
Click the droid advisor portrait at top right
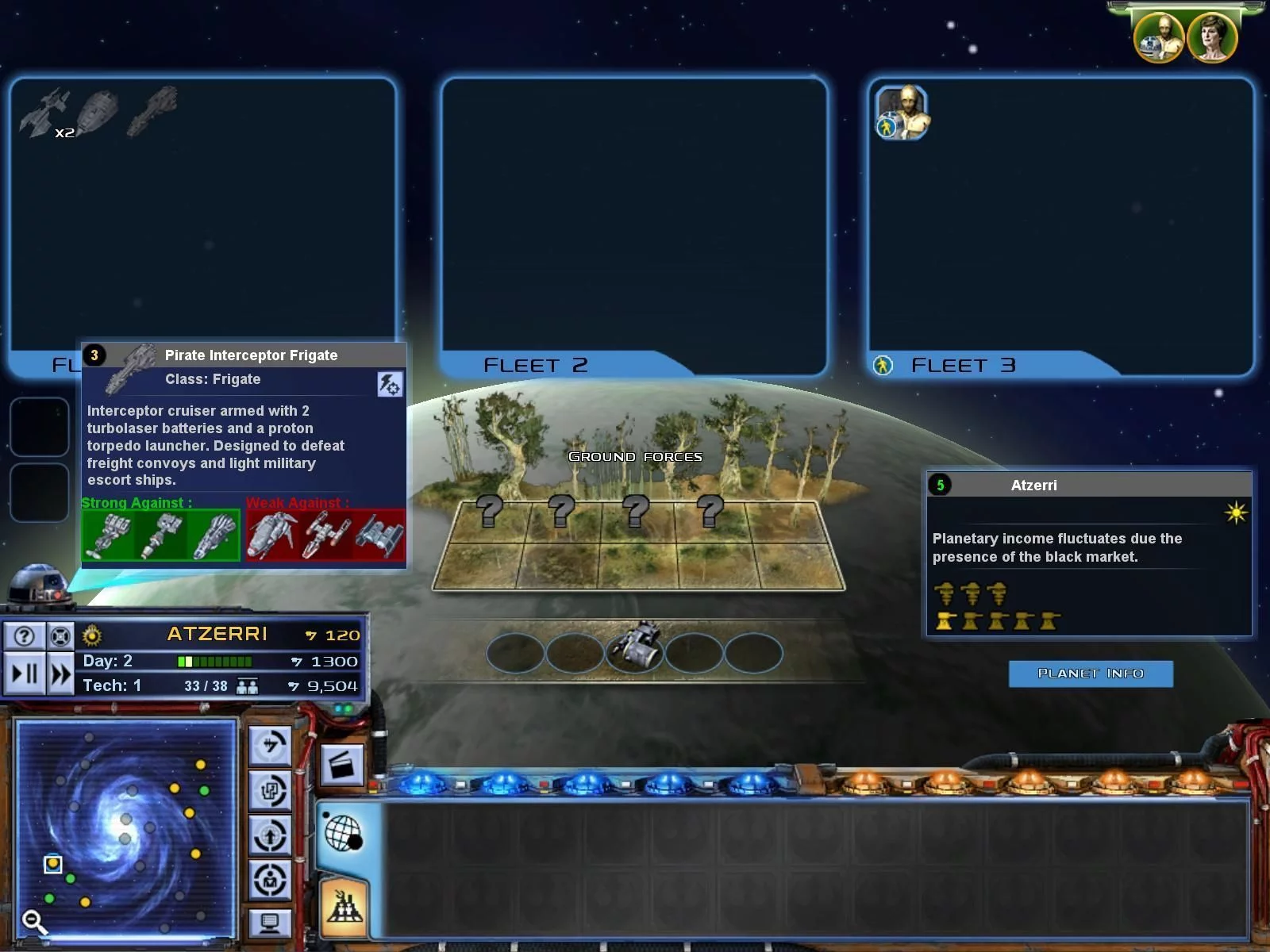(1159, 38)
